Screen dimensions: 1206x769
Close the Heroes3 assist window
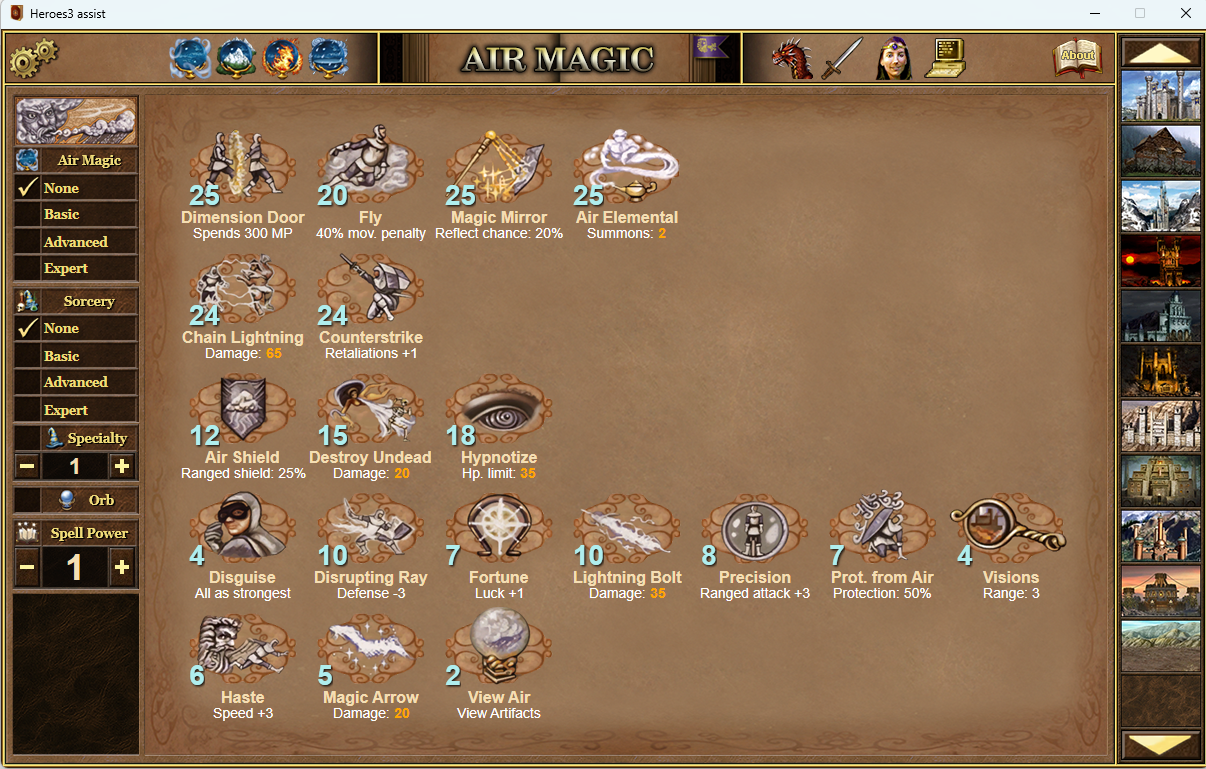[1185, 14]
